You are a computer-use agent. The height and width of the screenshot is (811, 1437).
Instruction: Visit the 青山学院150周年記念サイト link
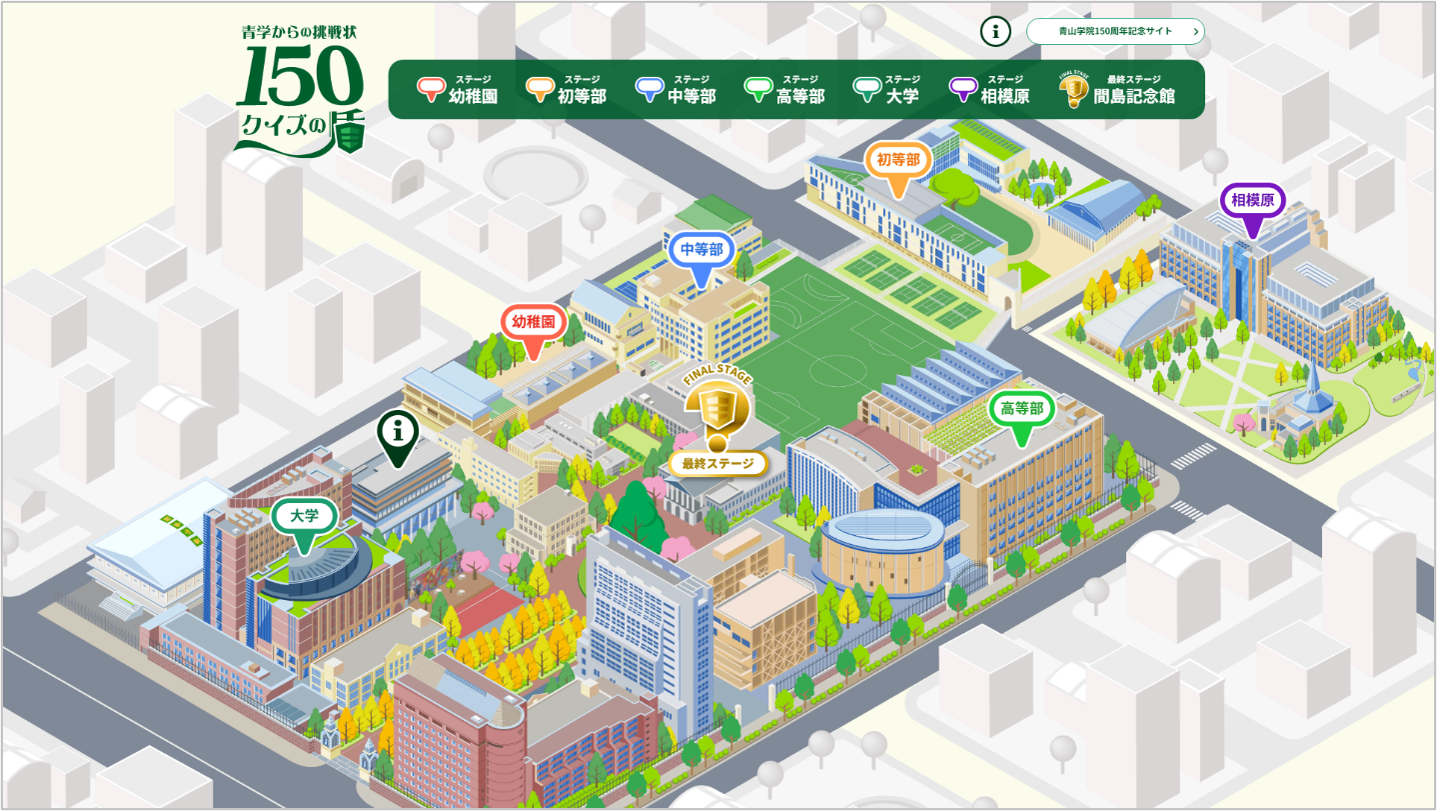1115,31
